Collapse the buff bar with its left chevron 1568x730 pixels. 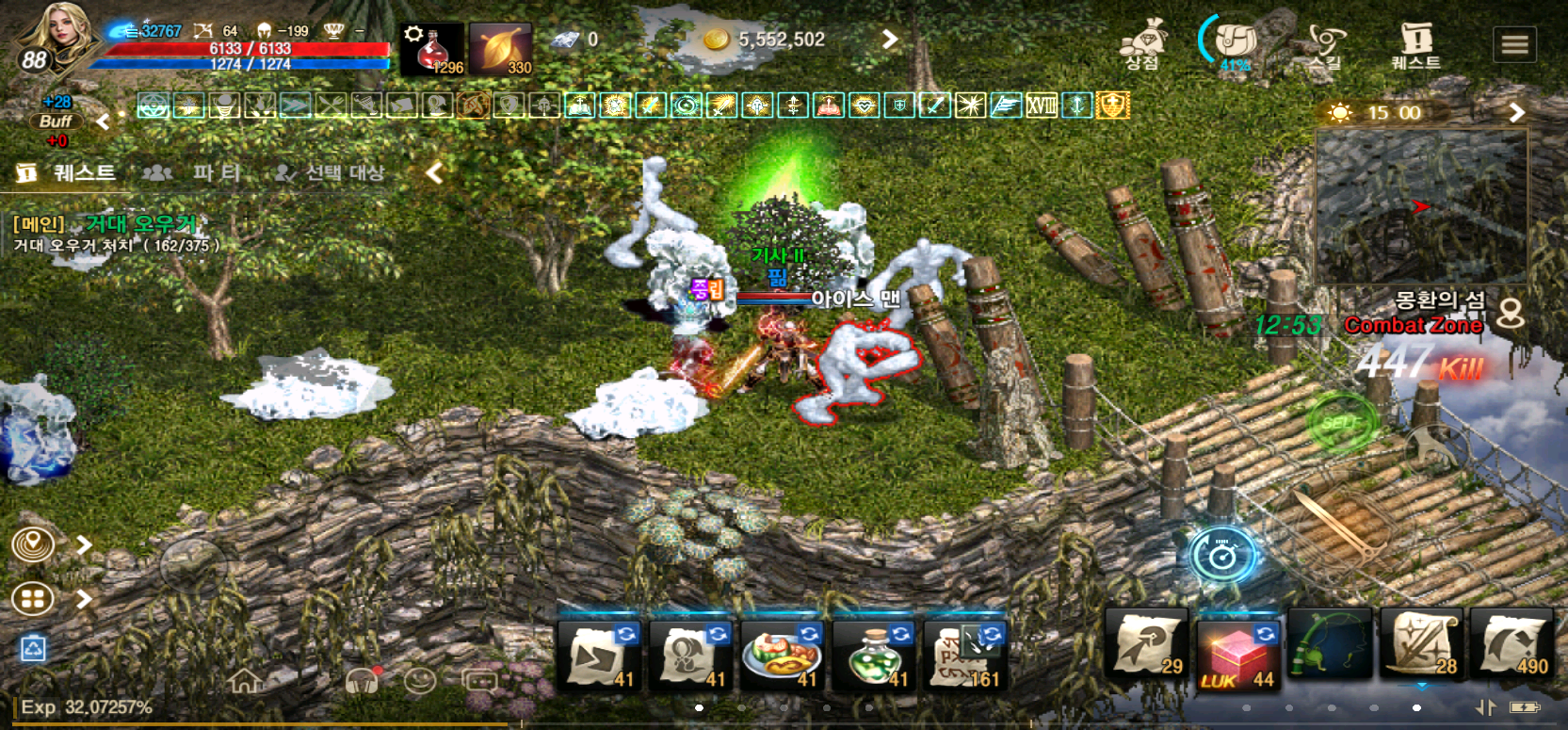tap(104, 120)
